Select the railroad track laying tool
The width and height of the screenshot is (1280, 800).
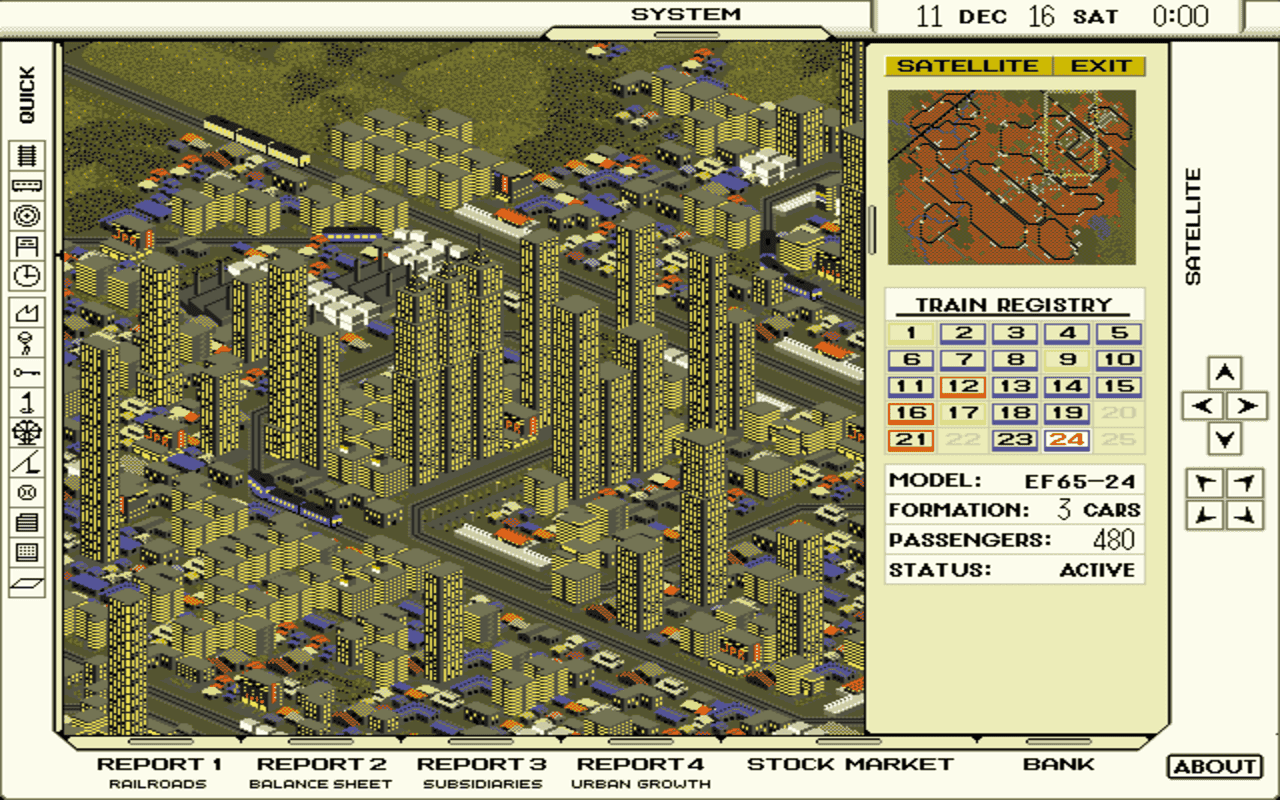coord(28,155)
